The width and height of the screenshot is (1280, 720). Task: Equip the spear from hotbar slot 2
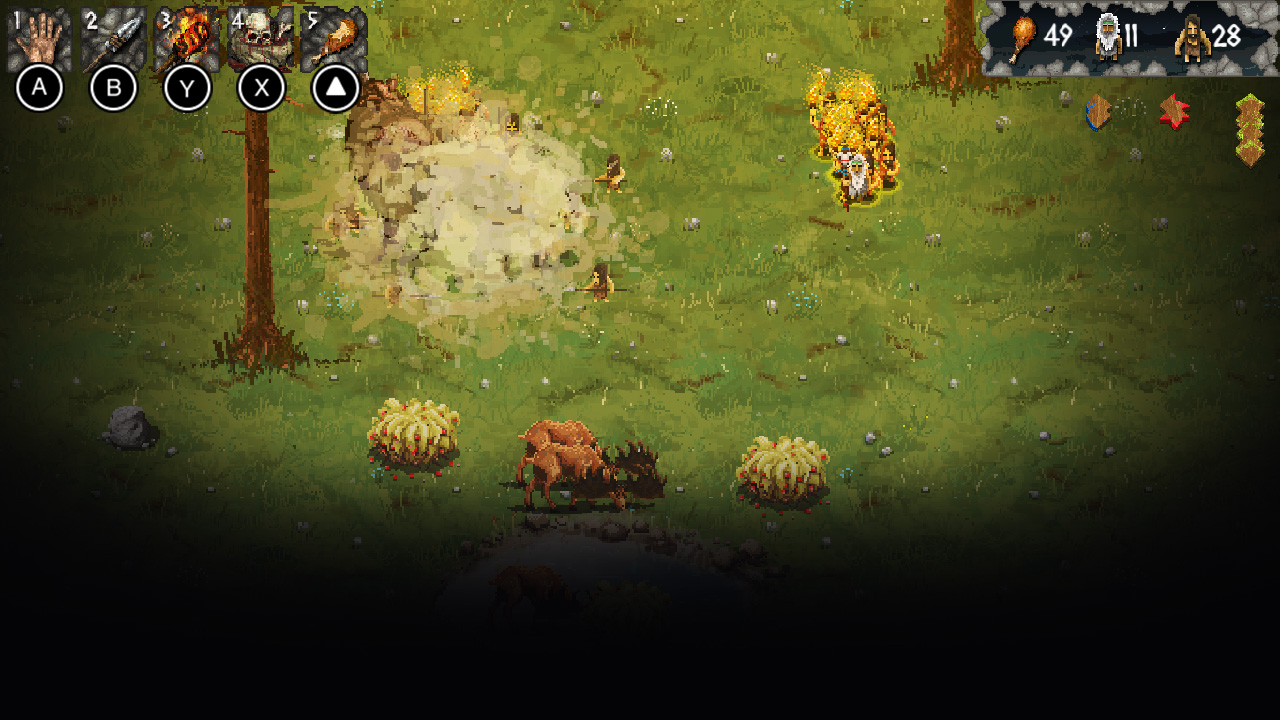(x=113, y=36)
